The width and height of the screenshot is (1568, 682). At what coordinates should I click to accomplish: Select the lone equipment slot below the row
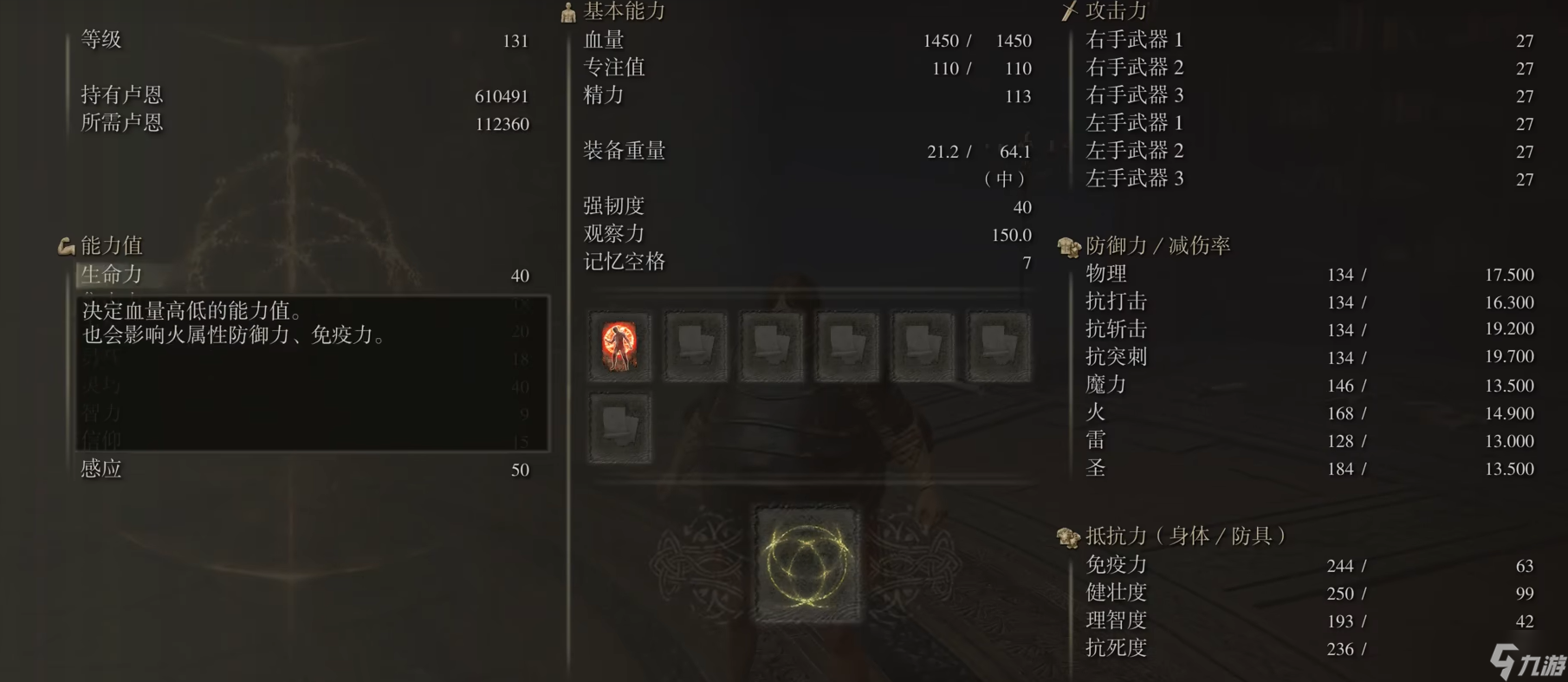(x=619, y=428)
